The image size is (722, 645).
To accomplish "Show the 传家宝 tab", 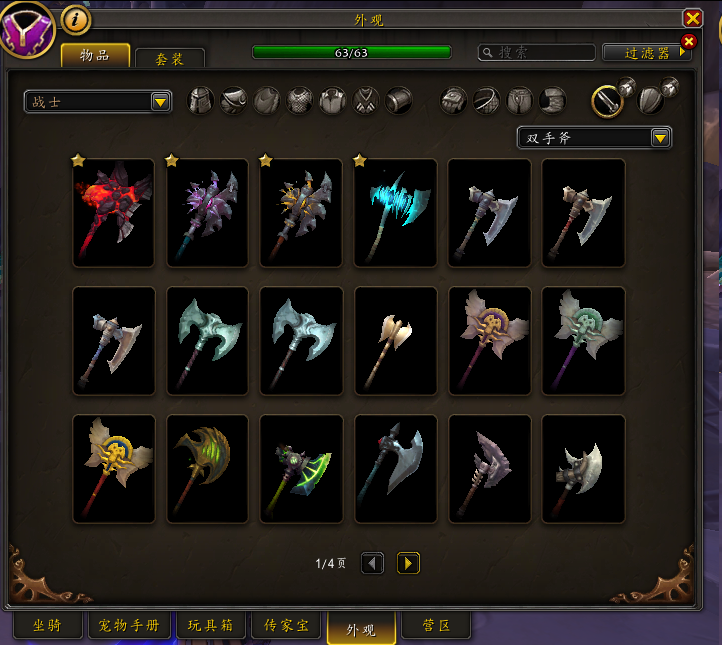I will [286, 626].
